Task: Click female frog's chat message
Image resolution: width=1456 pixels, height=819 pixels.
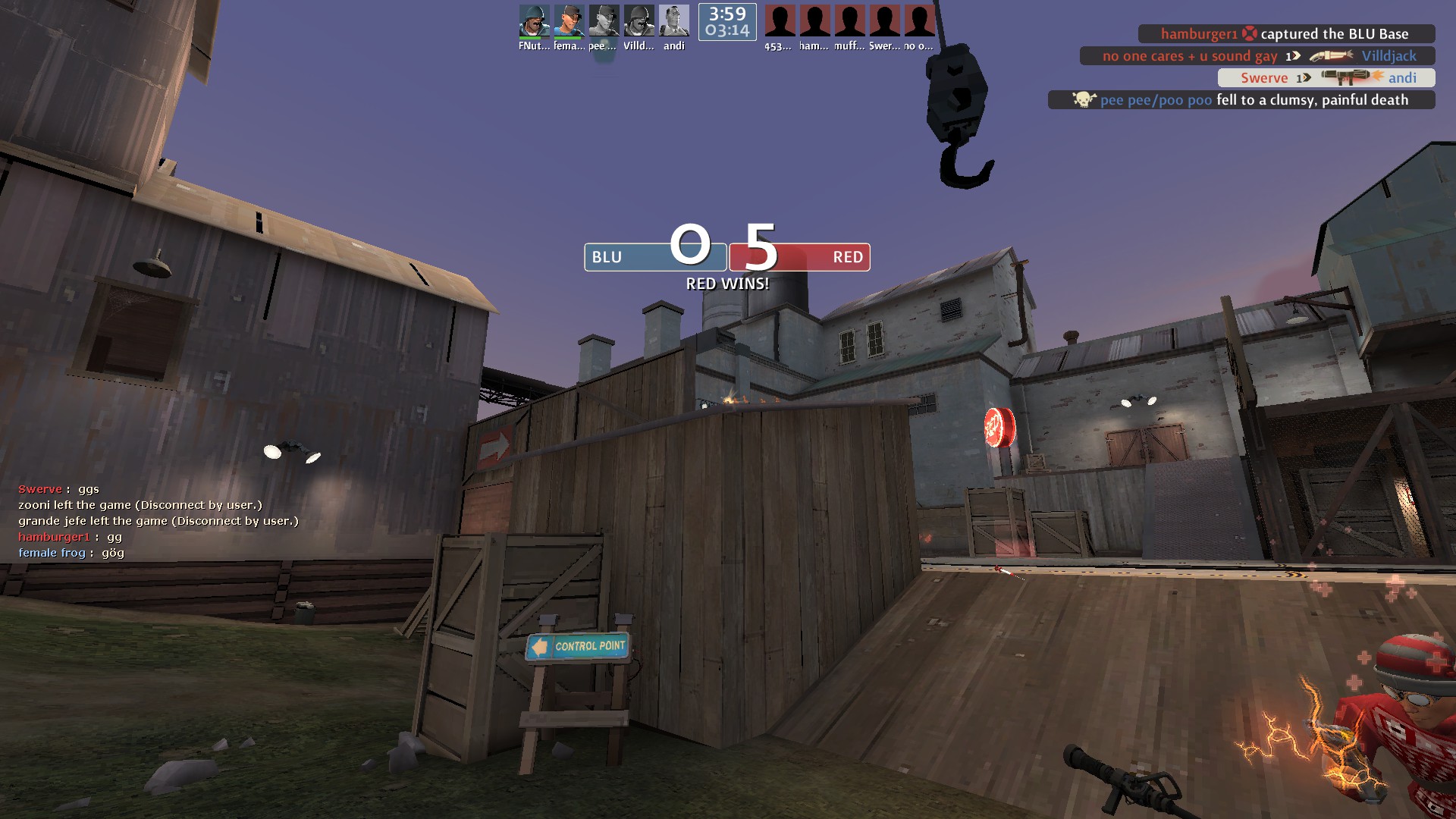Action: click(71, 553)
